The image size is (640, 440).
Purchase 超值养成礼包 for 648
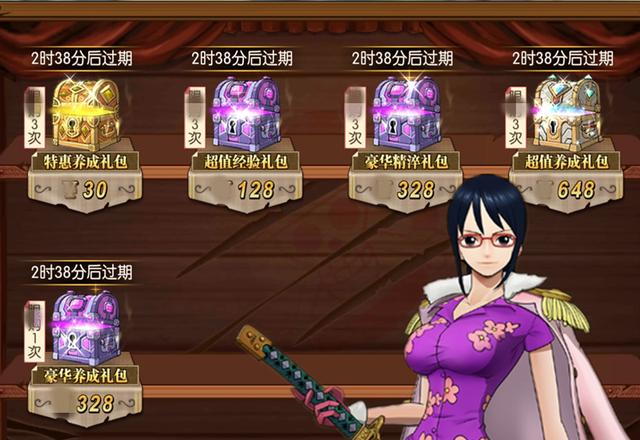pyautogui.click(x=567, y=190)
